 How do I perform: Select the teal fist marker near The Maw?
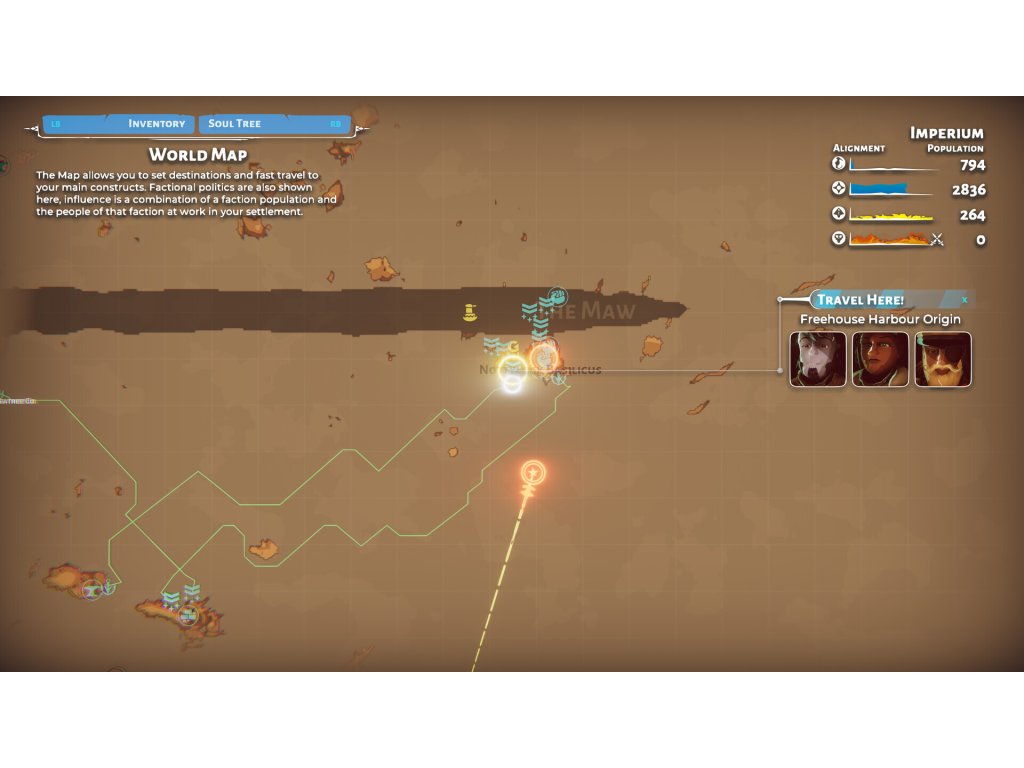(558, 295)
